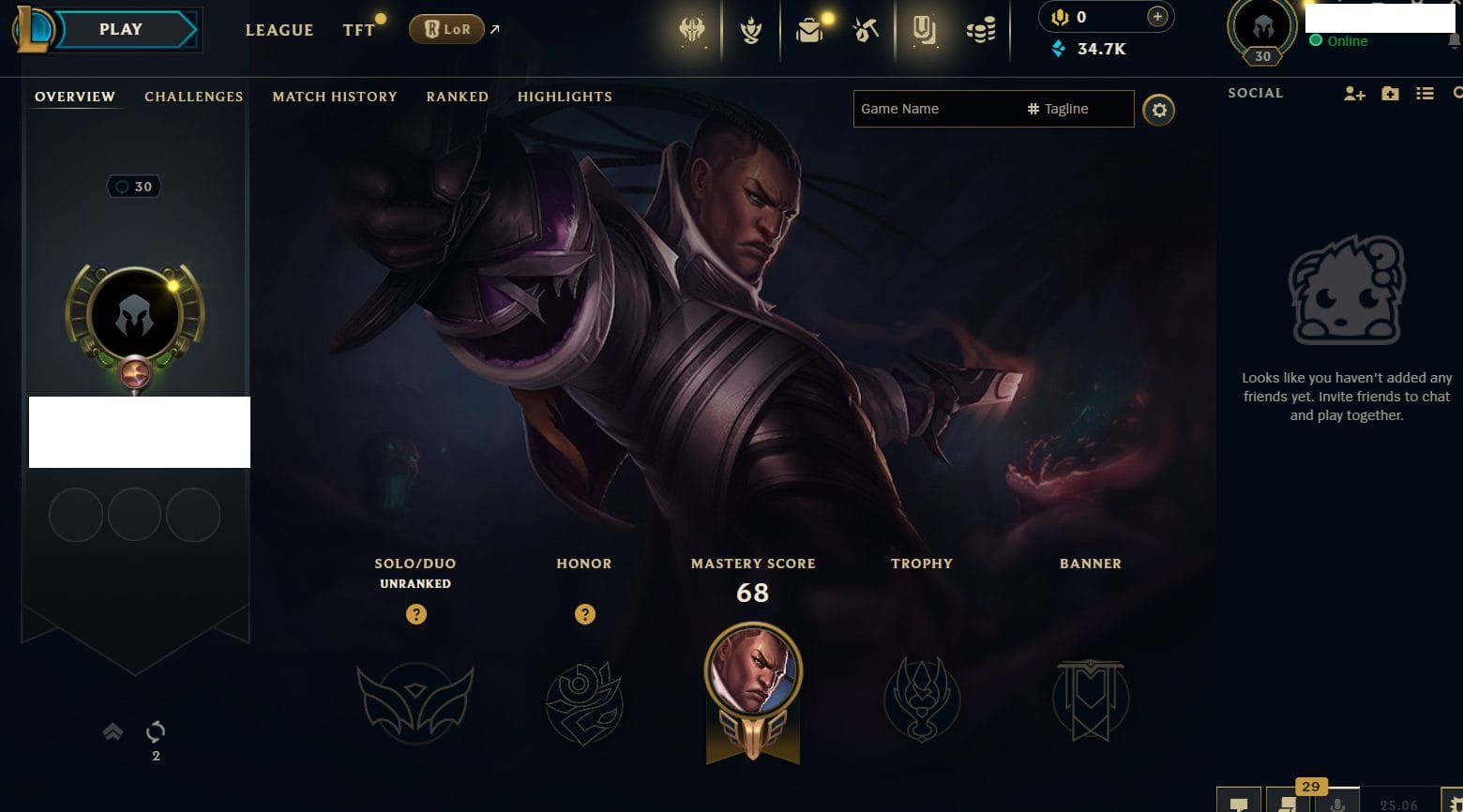Launch the LoR link button
The height and width of the screenshot is (812, 1463).
446,30
